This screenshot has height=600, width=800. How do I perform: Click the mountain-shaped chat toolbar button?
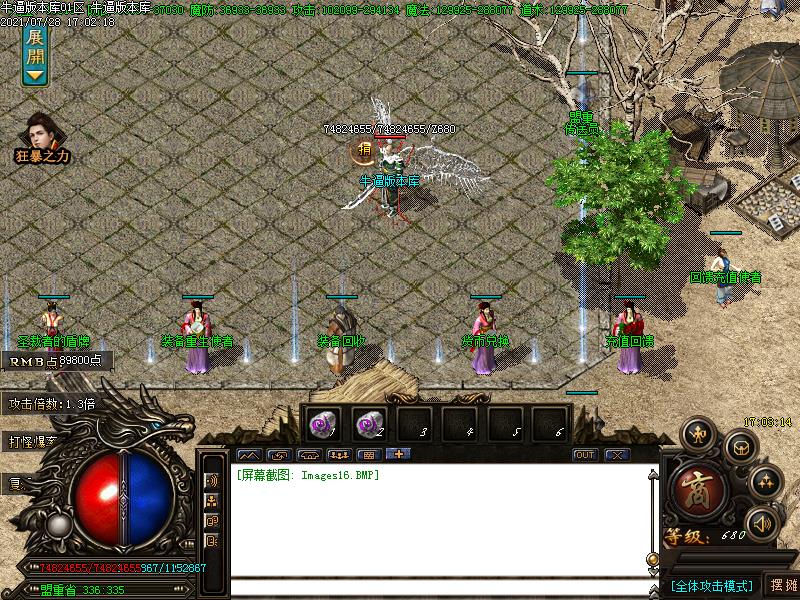pyautogui.click(x=248, y=455)
